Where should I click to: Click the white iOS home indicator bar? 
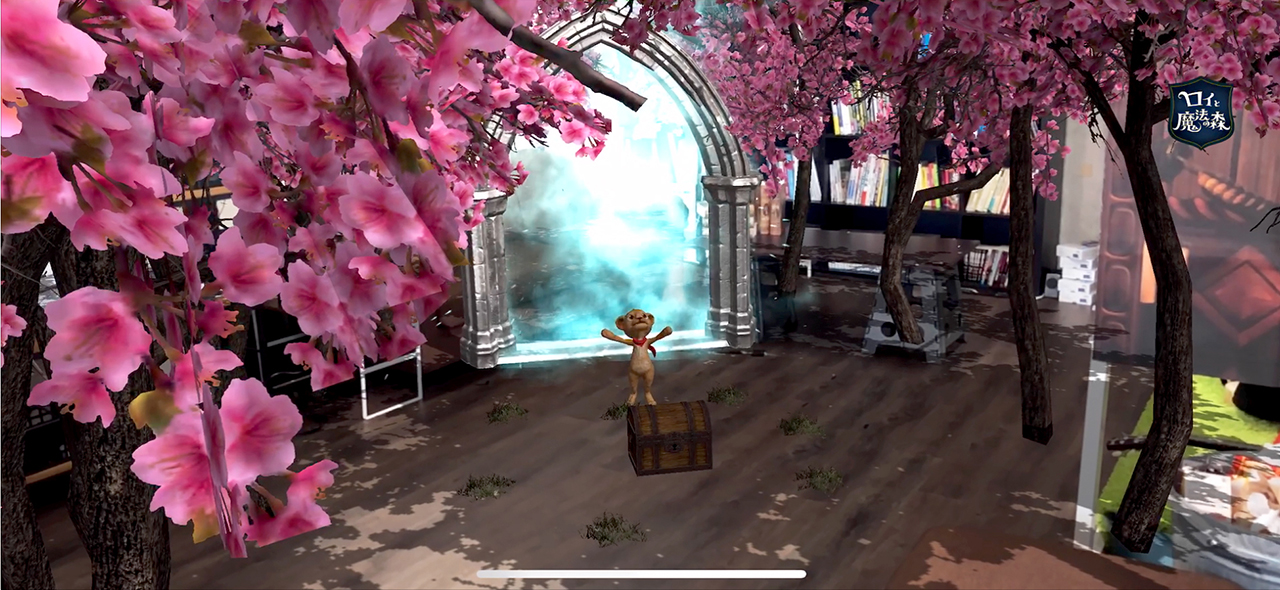(641, 574)
